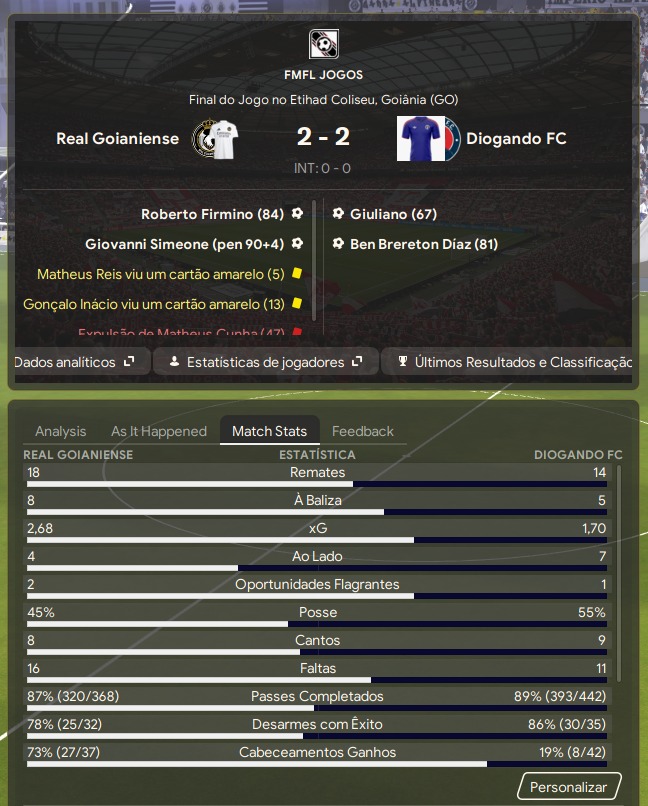648x806 pixels.
Task: Open Estatísticas de jogadores
Action: point(265,362)
